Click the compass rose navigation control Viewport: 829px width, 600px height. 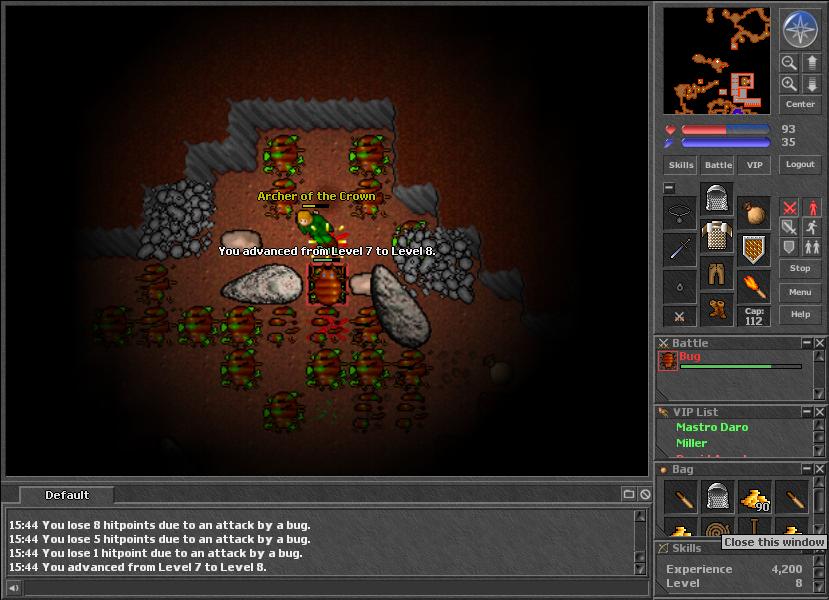(800, 30)
